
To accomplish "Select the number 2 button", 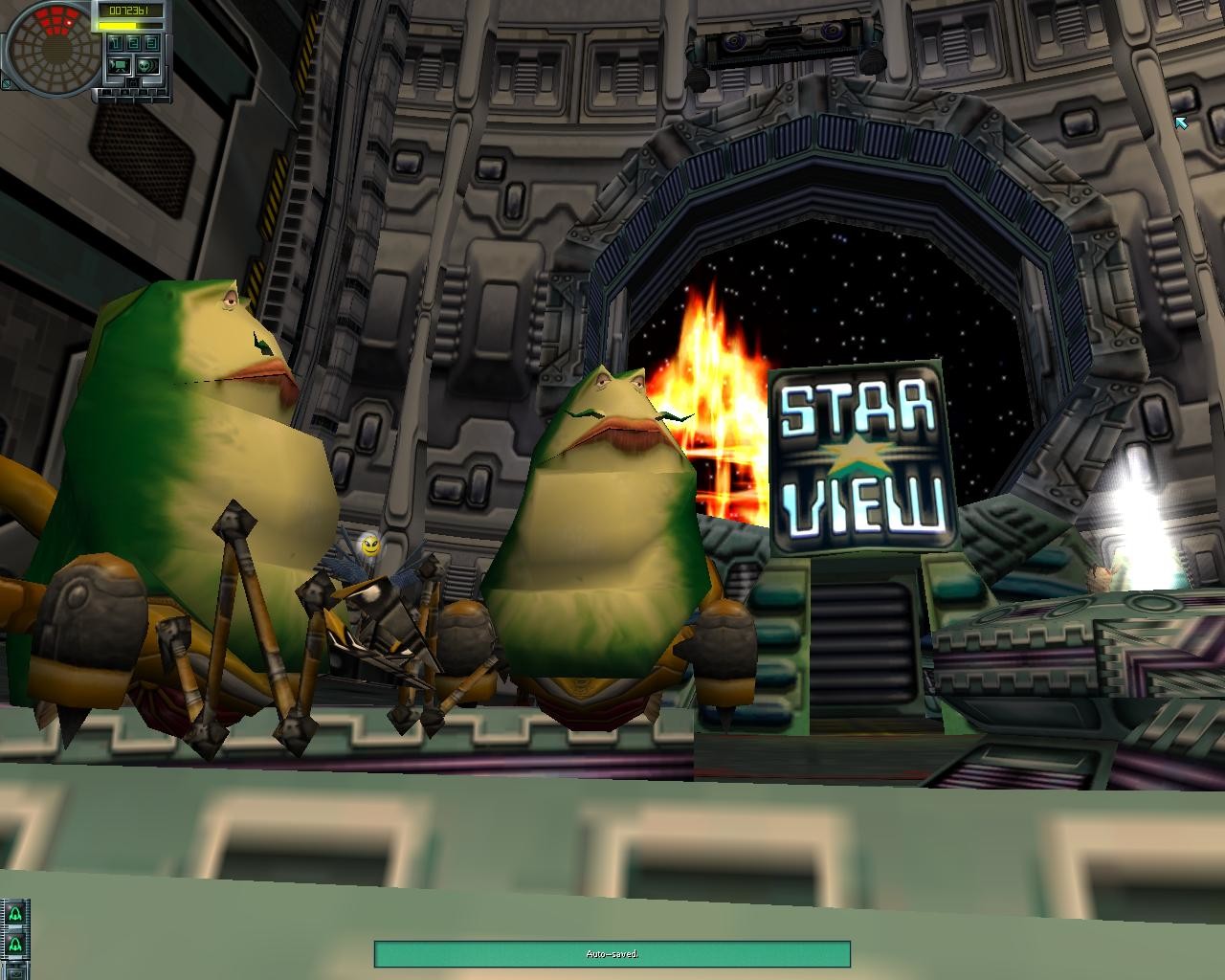I will pos(133,43).
